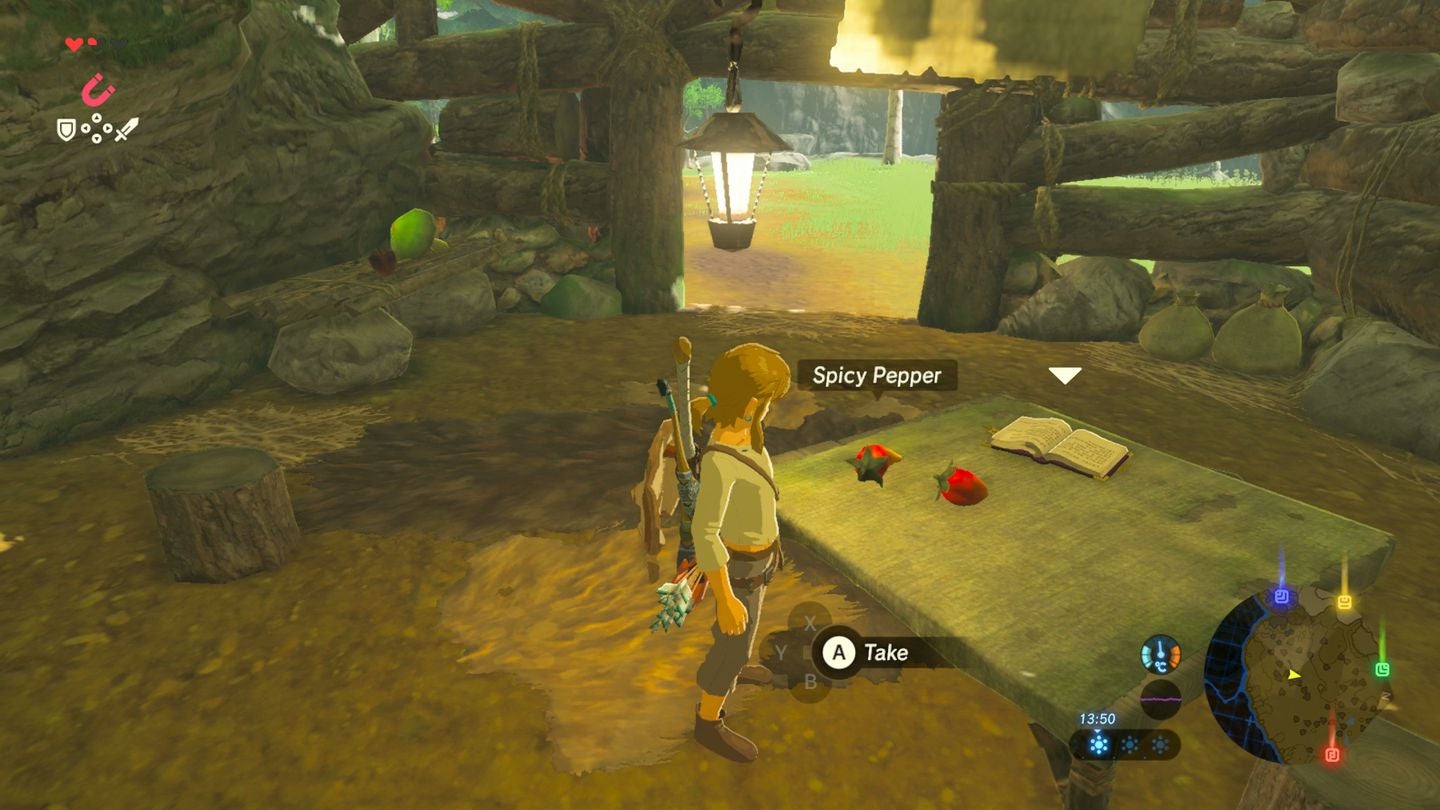Click Link's yellow position arrow on the minimap
The image size is (1440, 810).
1294,674
